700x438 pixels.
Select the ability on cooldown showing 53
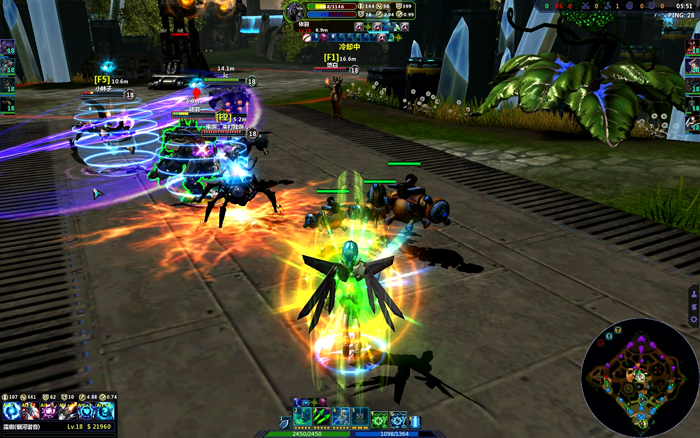[360, 417]
